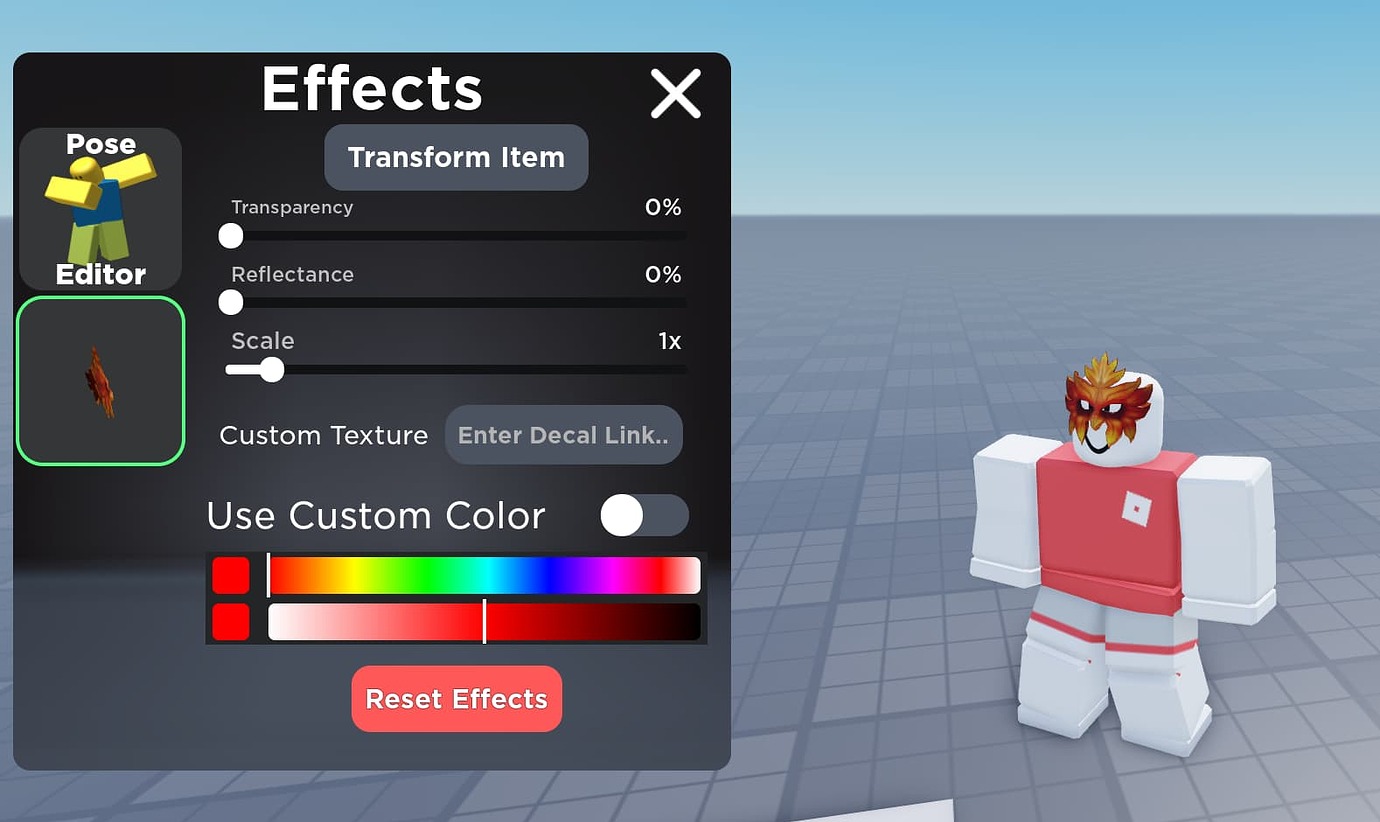Click the Custom Texture label text
The height and width of the screenshot is (822, 1380).
point(323,435)
